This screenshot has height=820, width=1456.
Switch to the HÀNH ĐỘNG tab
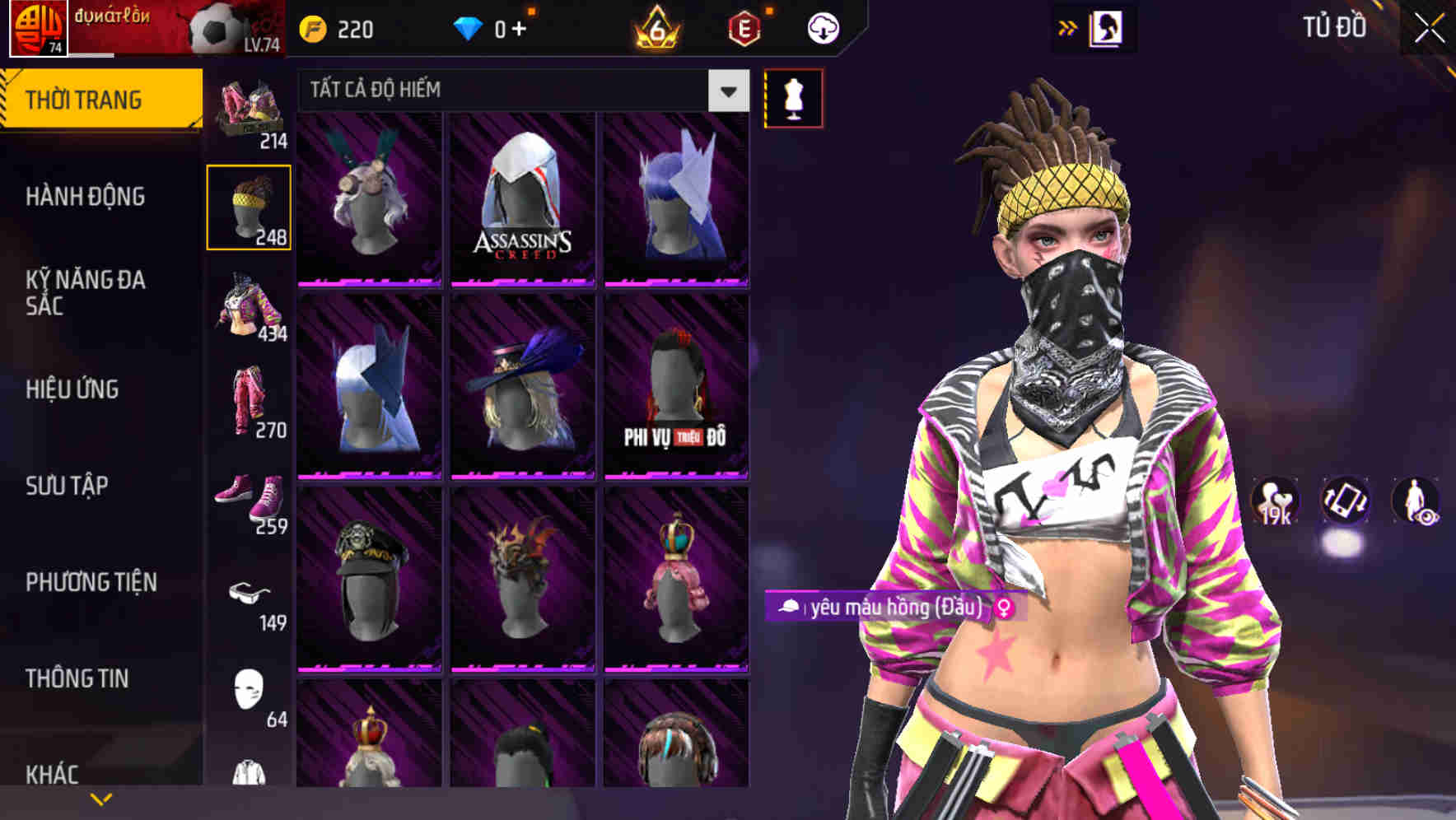86,197
